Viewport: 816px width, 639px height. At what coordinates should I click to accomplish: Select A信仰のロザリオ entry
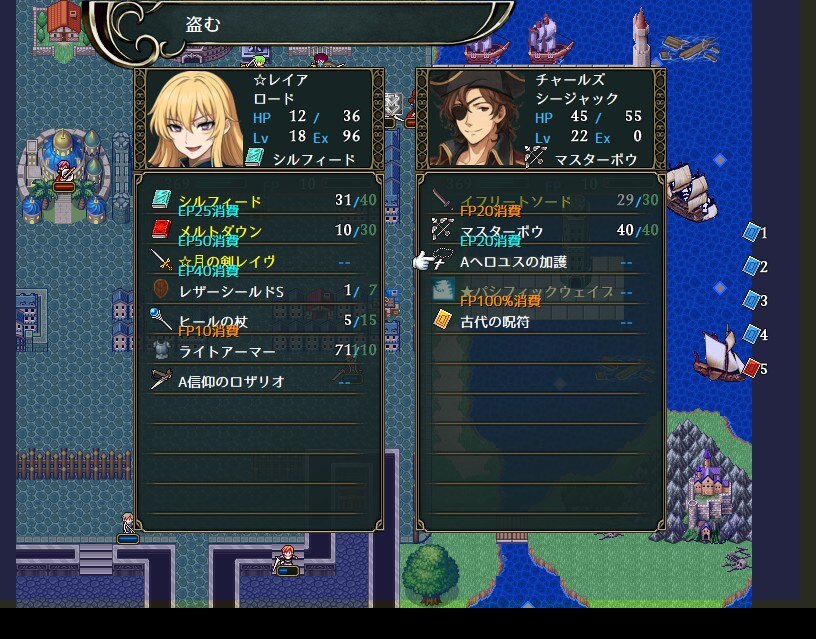pyautogui.click(x=231, y=381)
